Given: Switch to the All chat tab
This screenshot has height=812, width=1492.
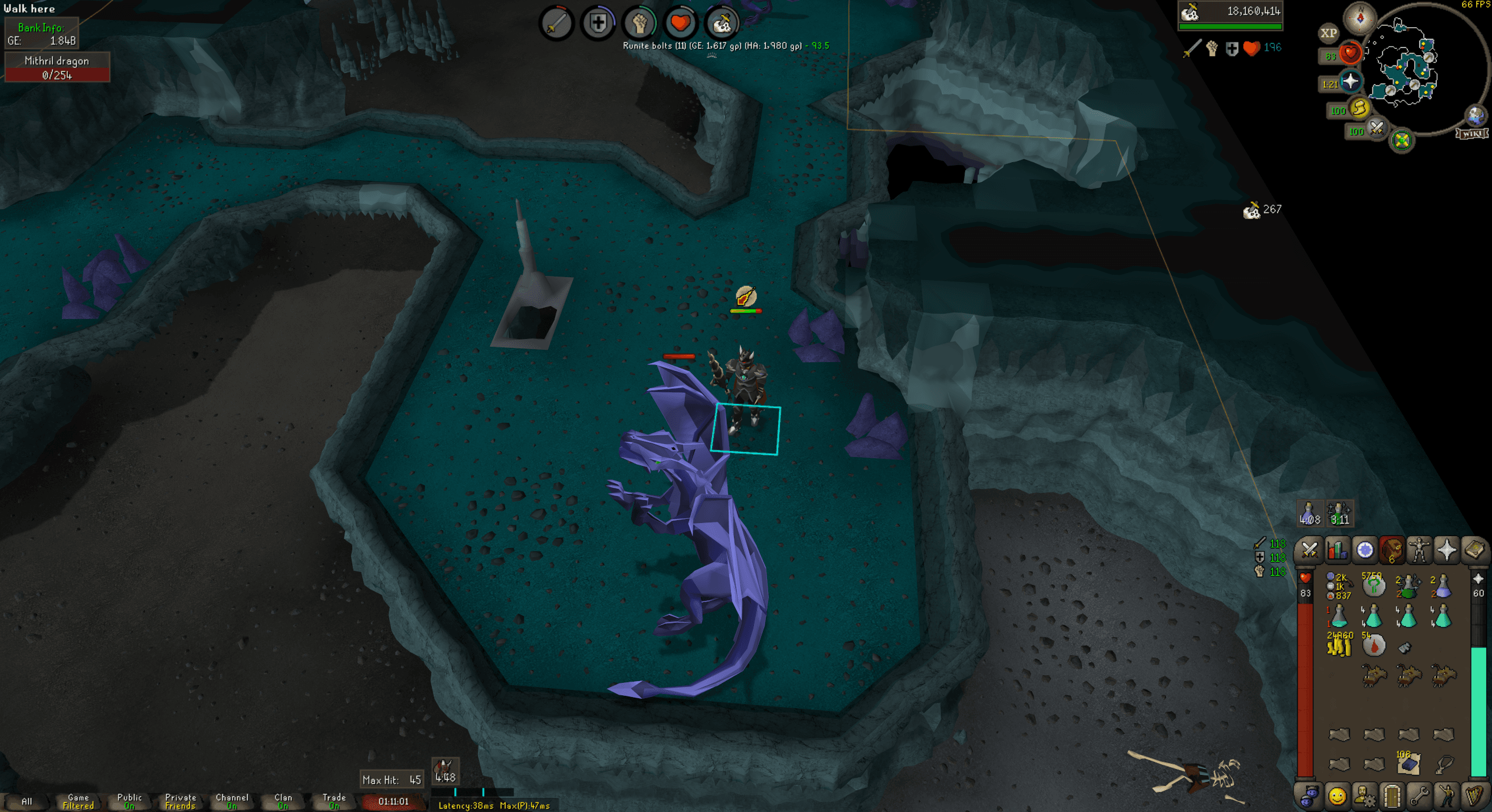Looking at the screenshot, I should point(28,801).
